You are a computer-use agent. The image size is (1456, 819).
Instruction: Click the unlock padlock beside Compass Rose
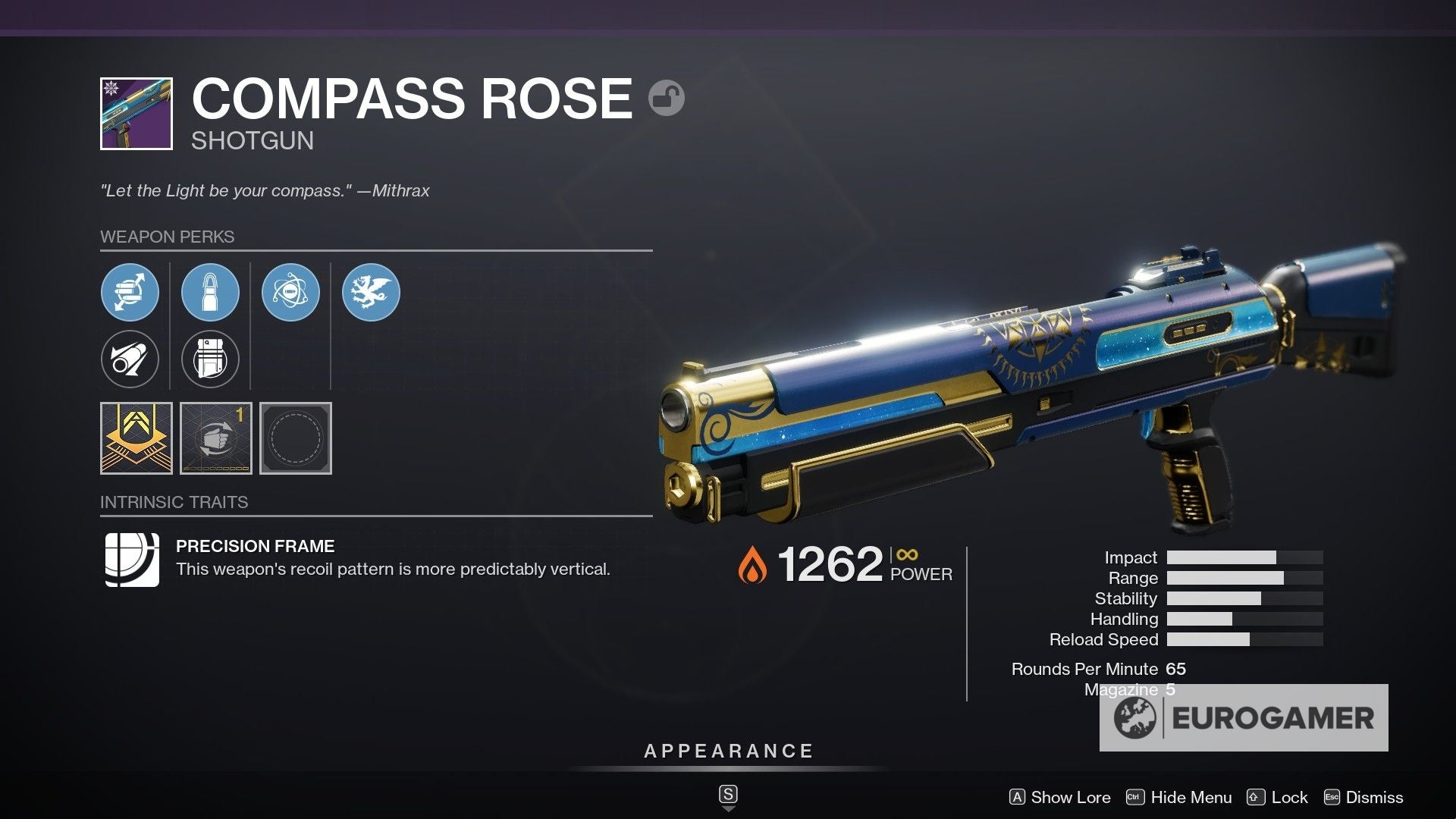(664, 97)
